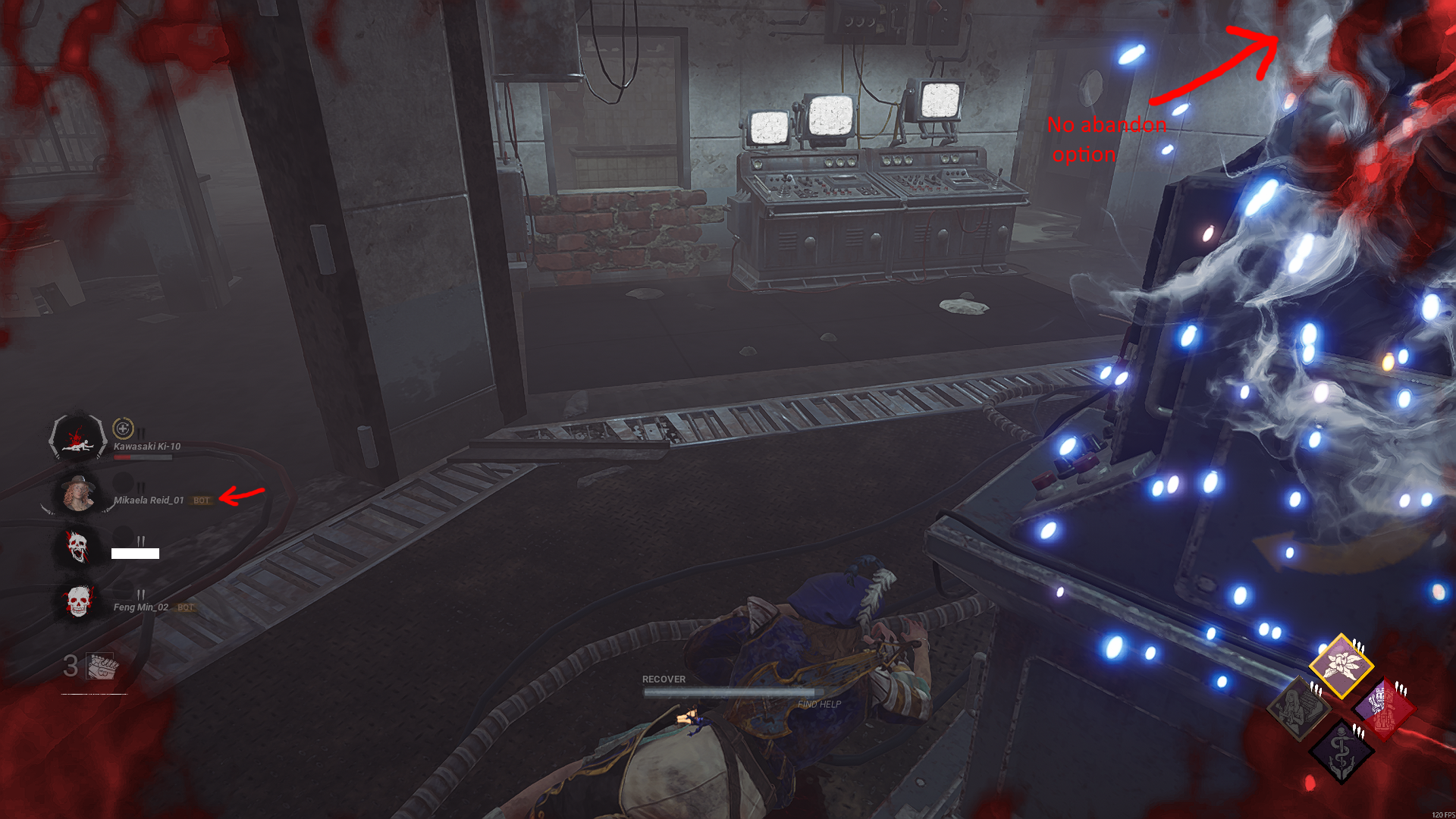The height and width of the screenshot is (819, 1456).
Task: Toggle the BOT tag next to Mikaela Reid_01
Action: coord(202,500)
